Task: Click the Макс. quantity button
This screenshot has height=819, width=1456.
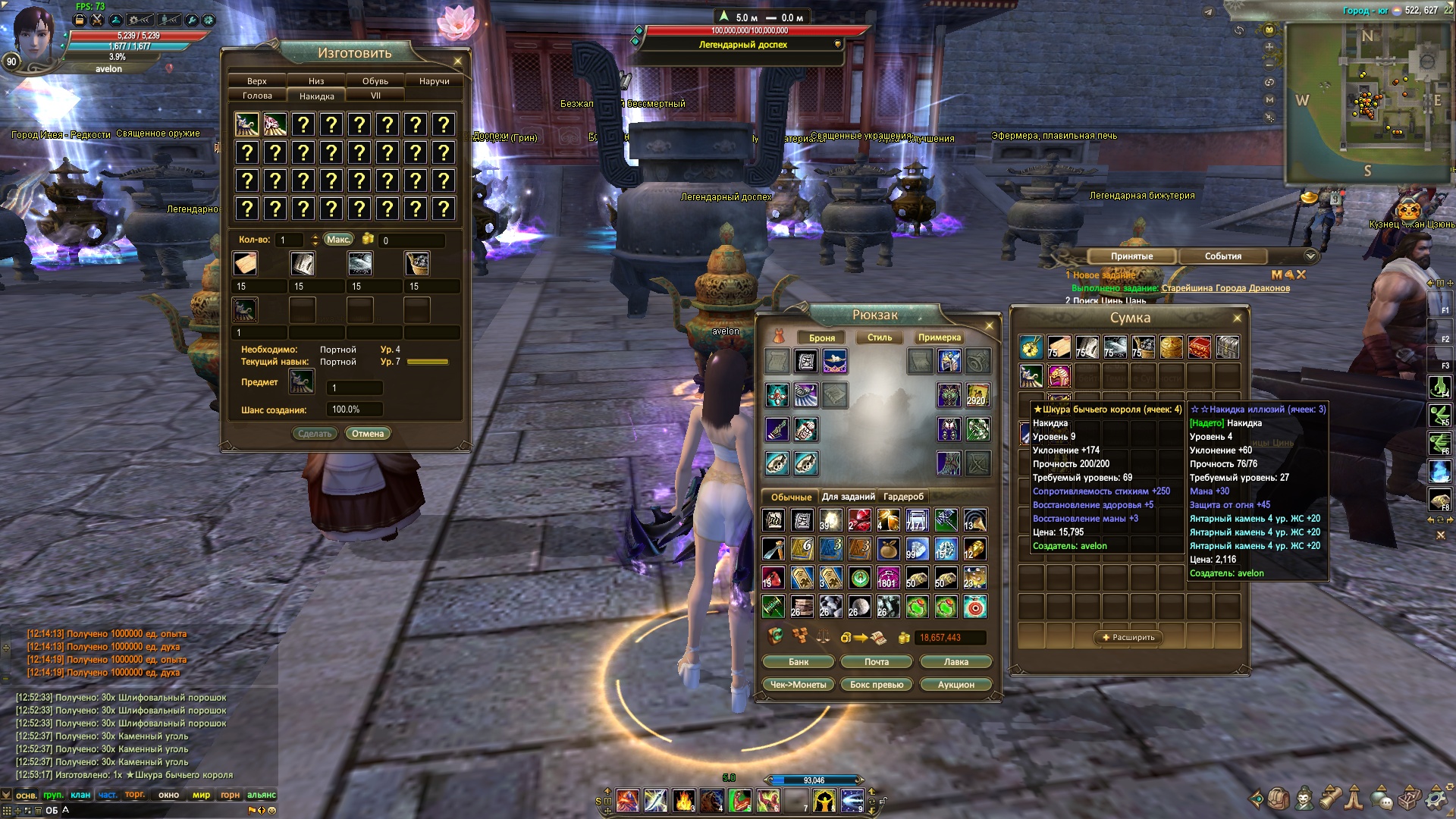Action: [x=338, y=240]
